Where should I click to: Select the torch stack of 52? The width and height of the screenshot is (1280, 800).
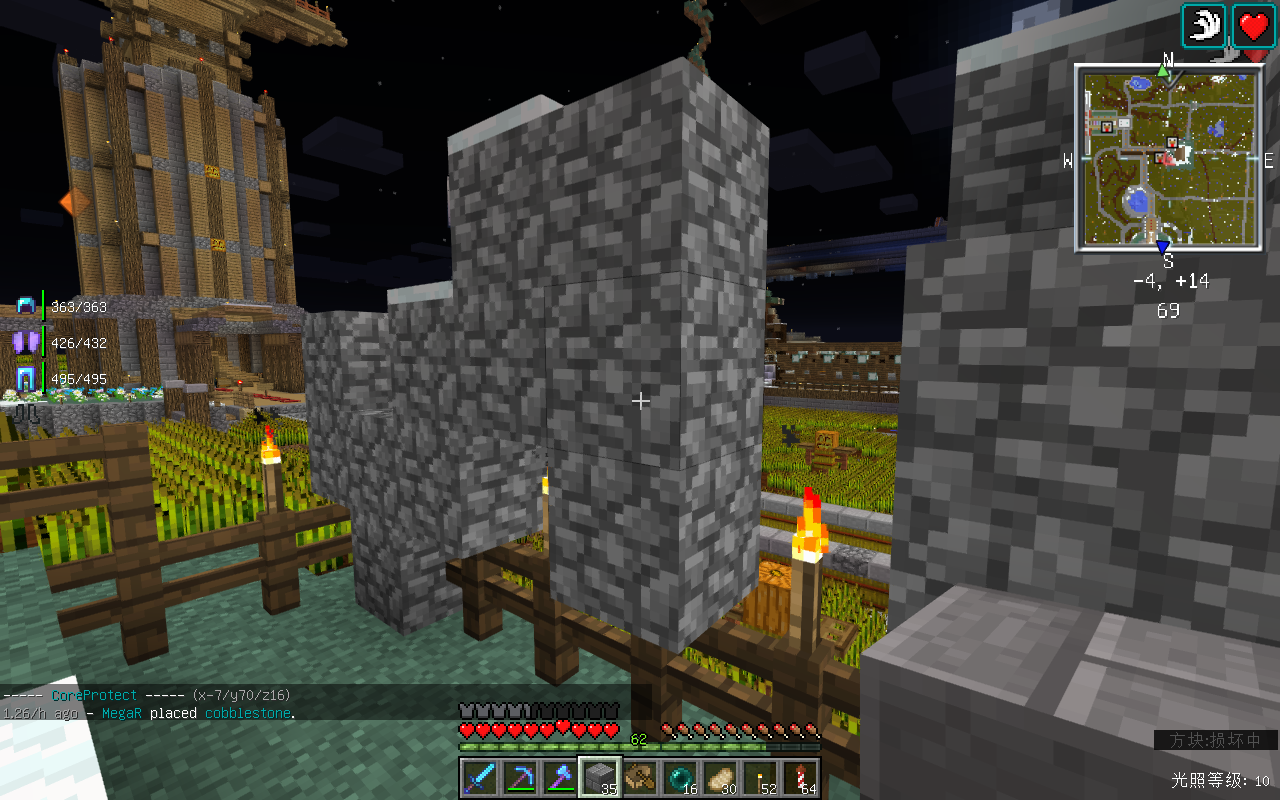click(x=760, y=777)
